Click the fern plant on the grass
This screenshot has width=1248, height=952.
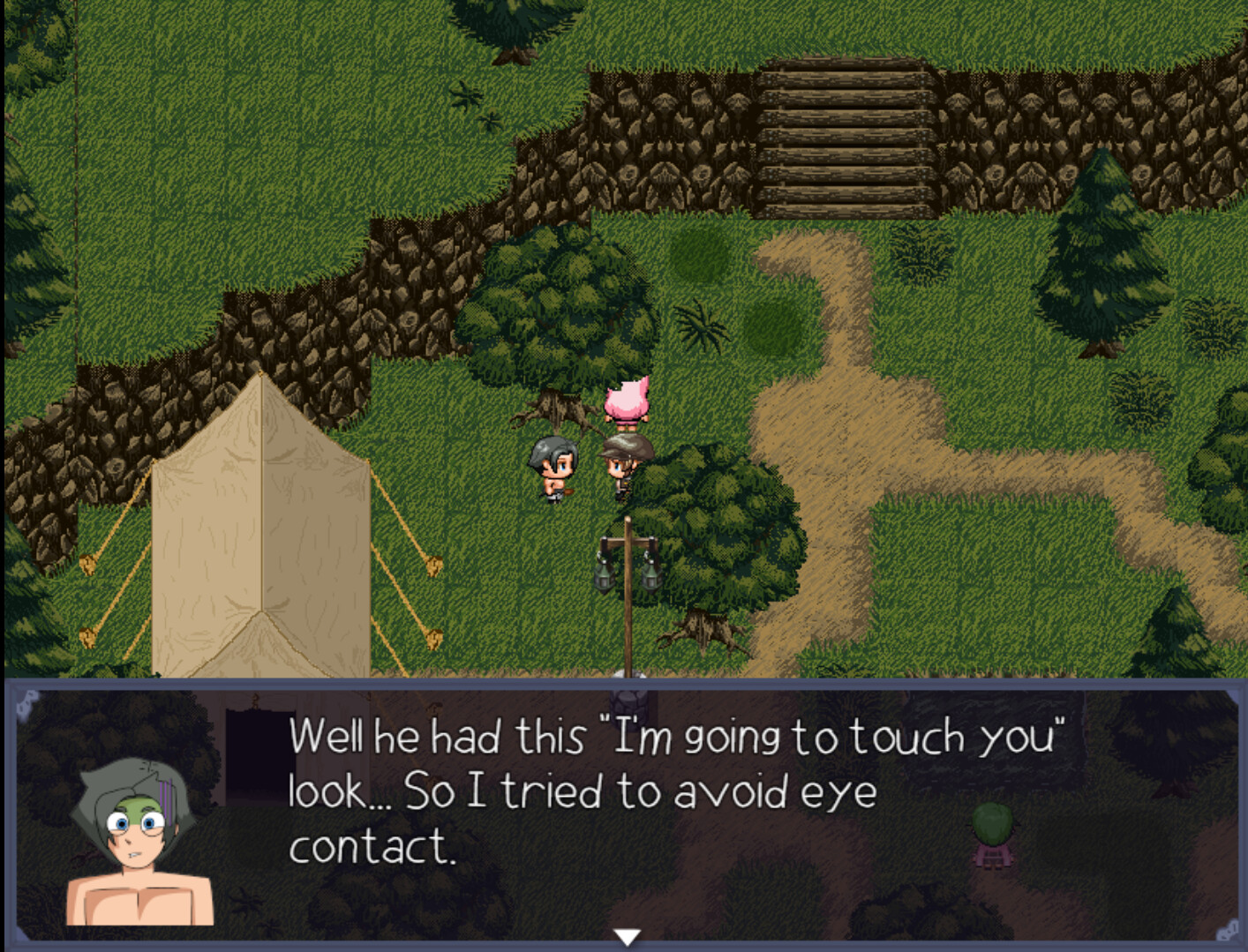click(x=700, y=326)
